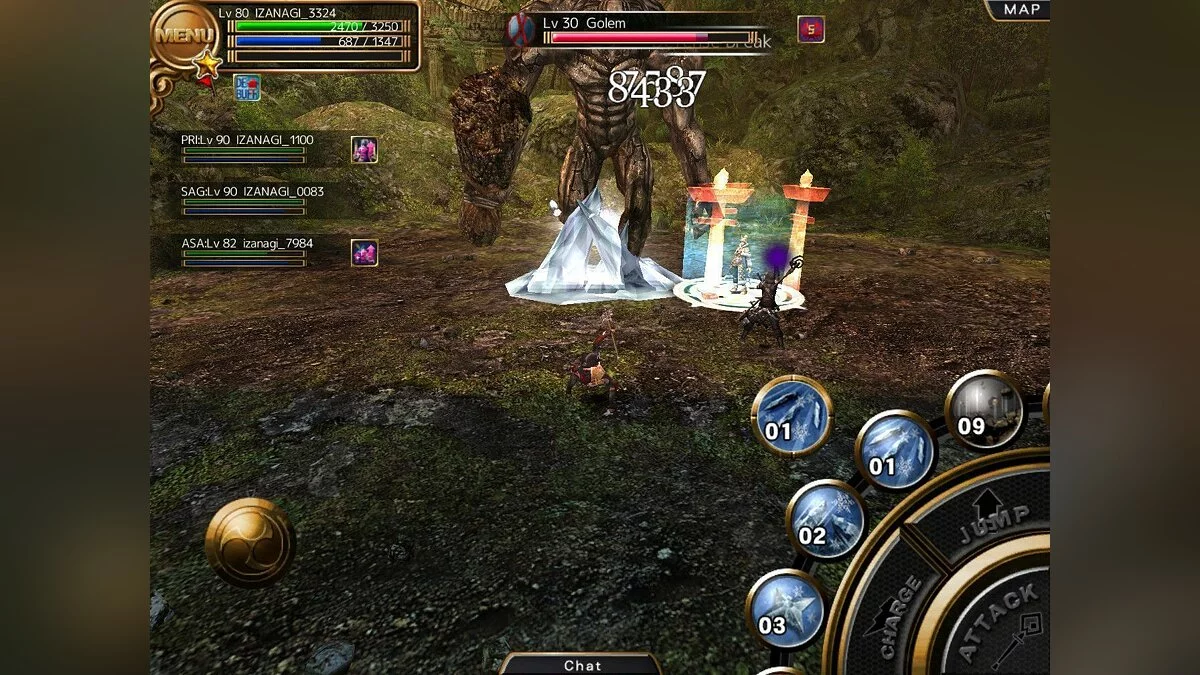Screen dimensions: 1200x675
Task: Tap the gold virtual joystick
Action: (x=250, y=542)
